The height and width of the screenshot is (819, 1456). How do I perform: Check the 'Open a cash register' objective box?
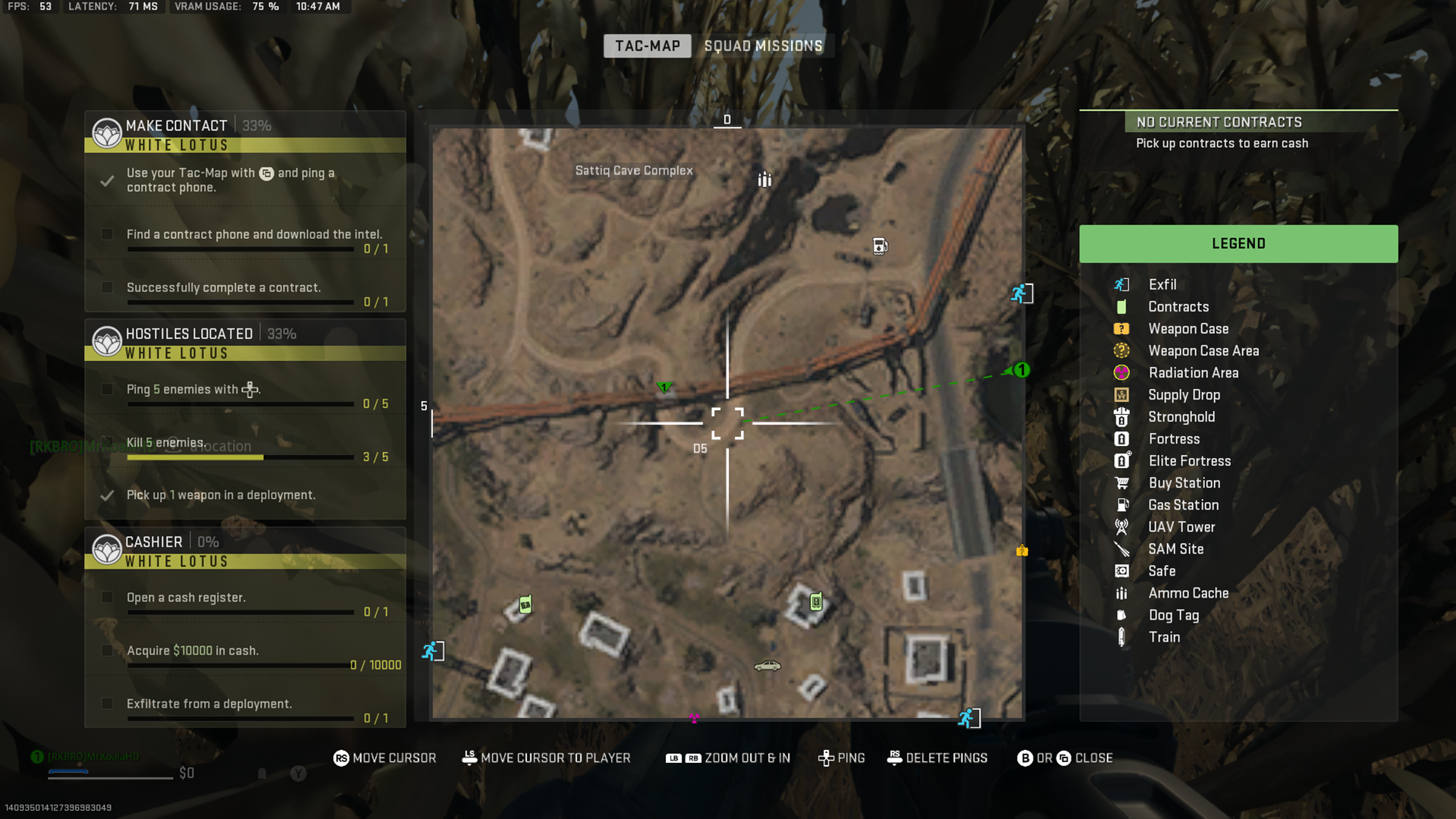(107, 598)
